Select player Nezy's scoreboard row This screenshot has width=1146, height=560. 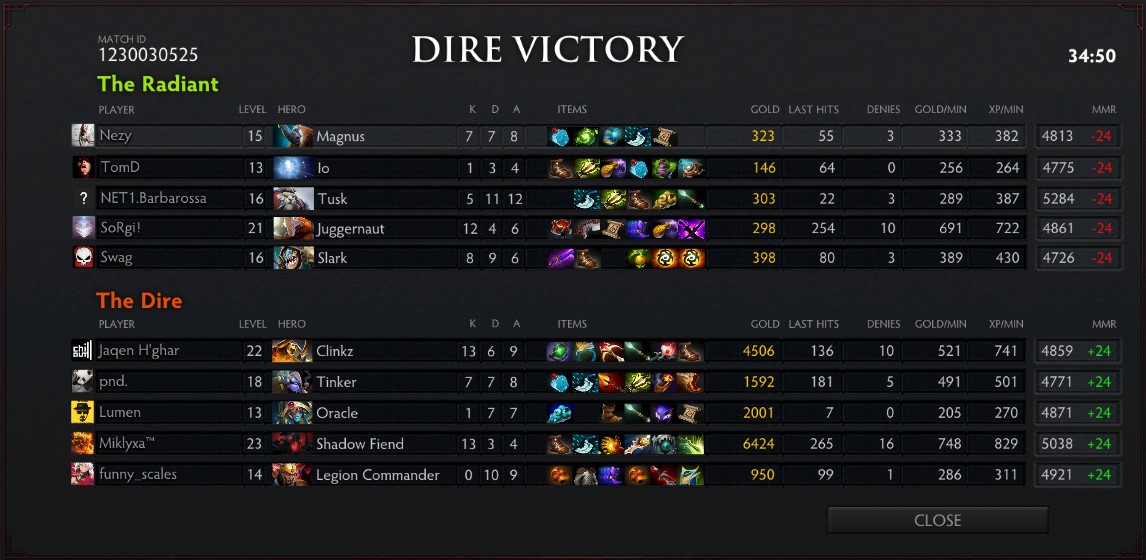pyautogui.click(x=115, y=136)
